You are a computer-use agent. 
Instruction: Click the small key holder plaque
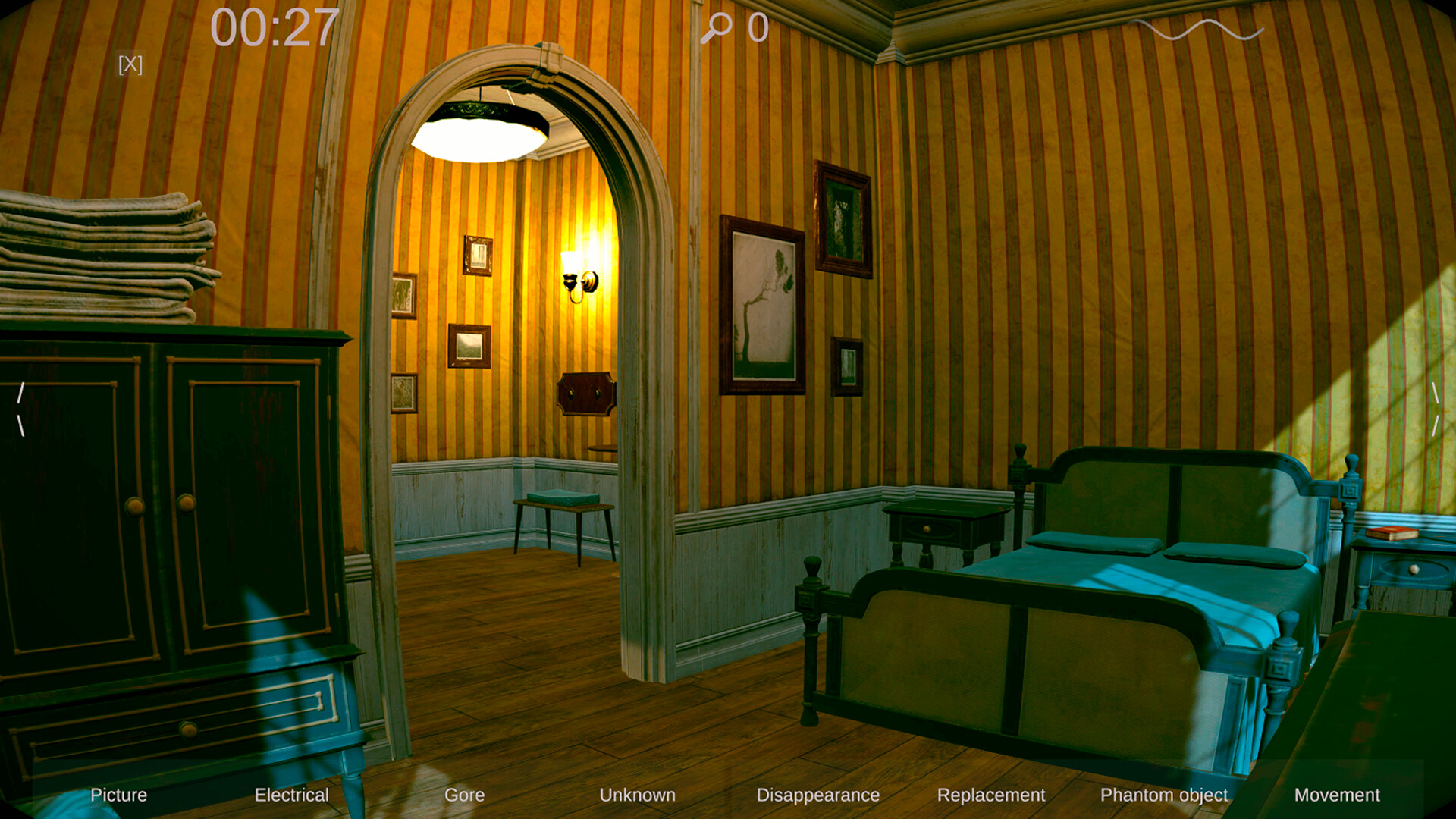coord(587,392)
